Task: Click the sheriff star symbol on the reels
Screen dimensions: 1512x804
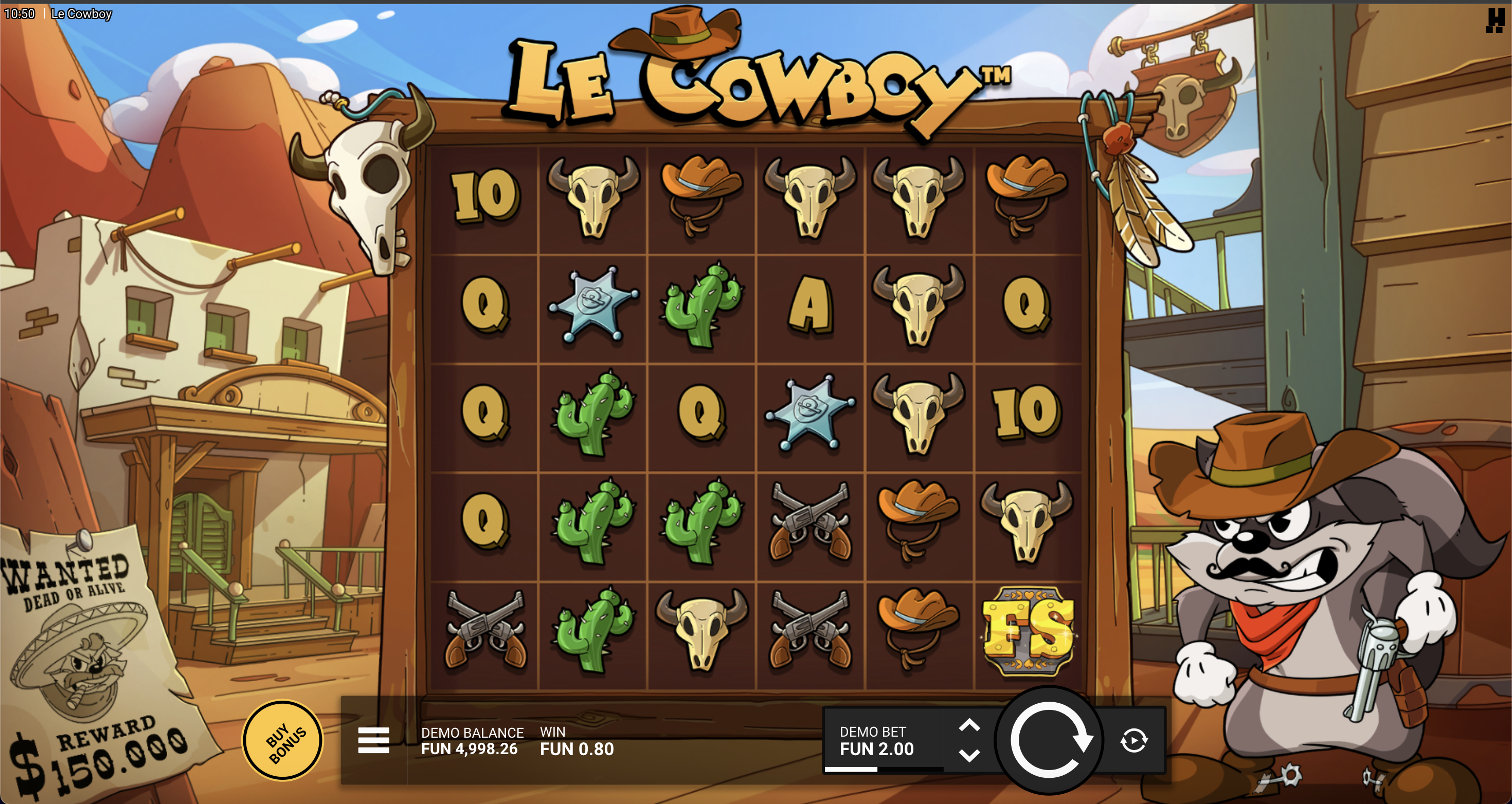Action: [593, 305]
